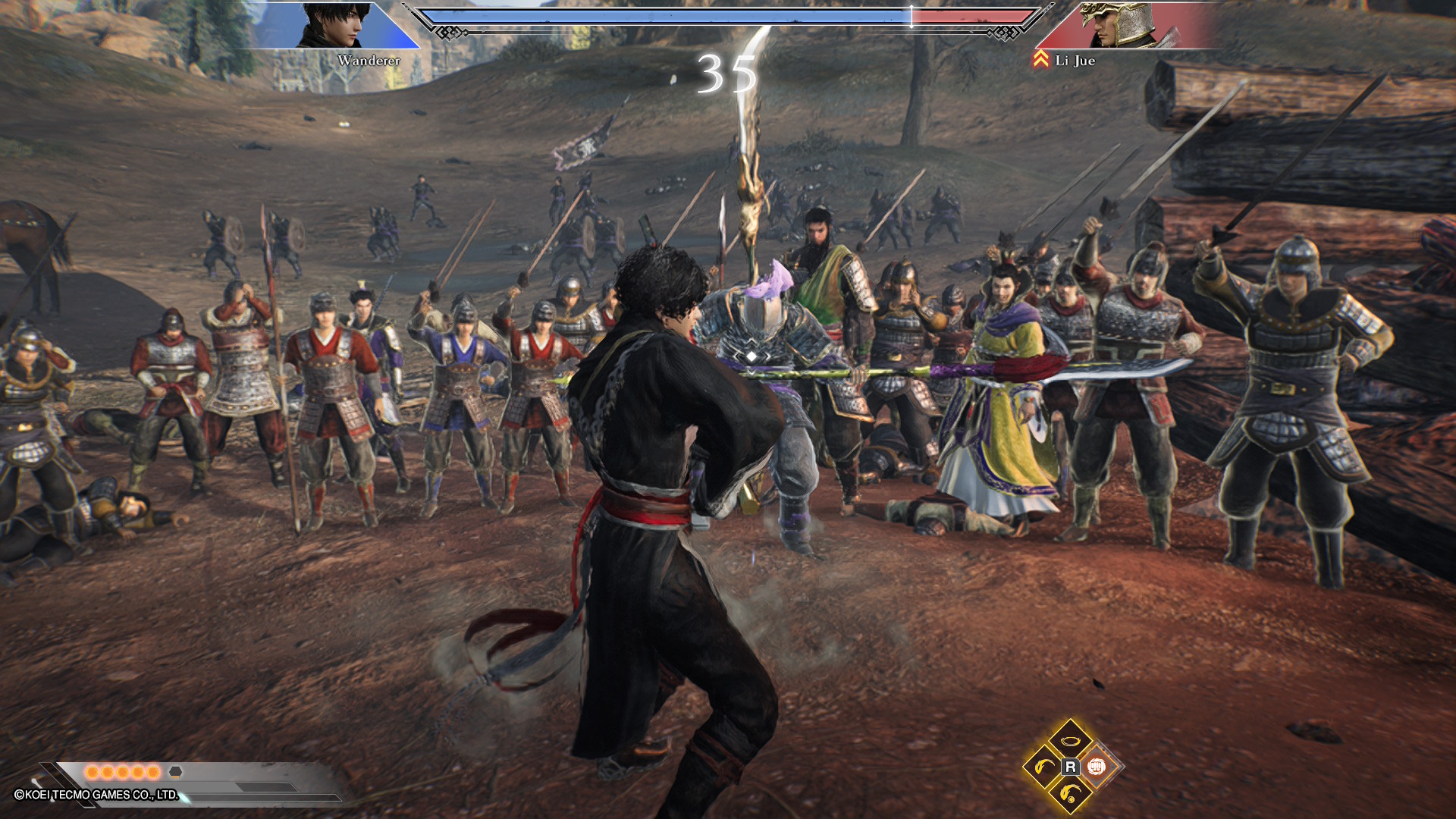Activate the golden ring battle art
Screen dimensions: 1456x819
1070,741
